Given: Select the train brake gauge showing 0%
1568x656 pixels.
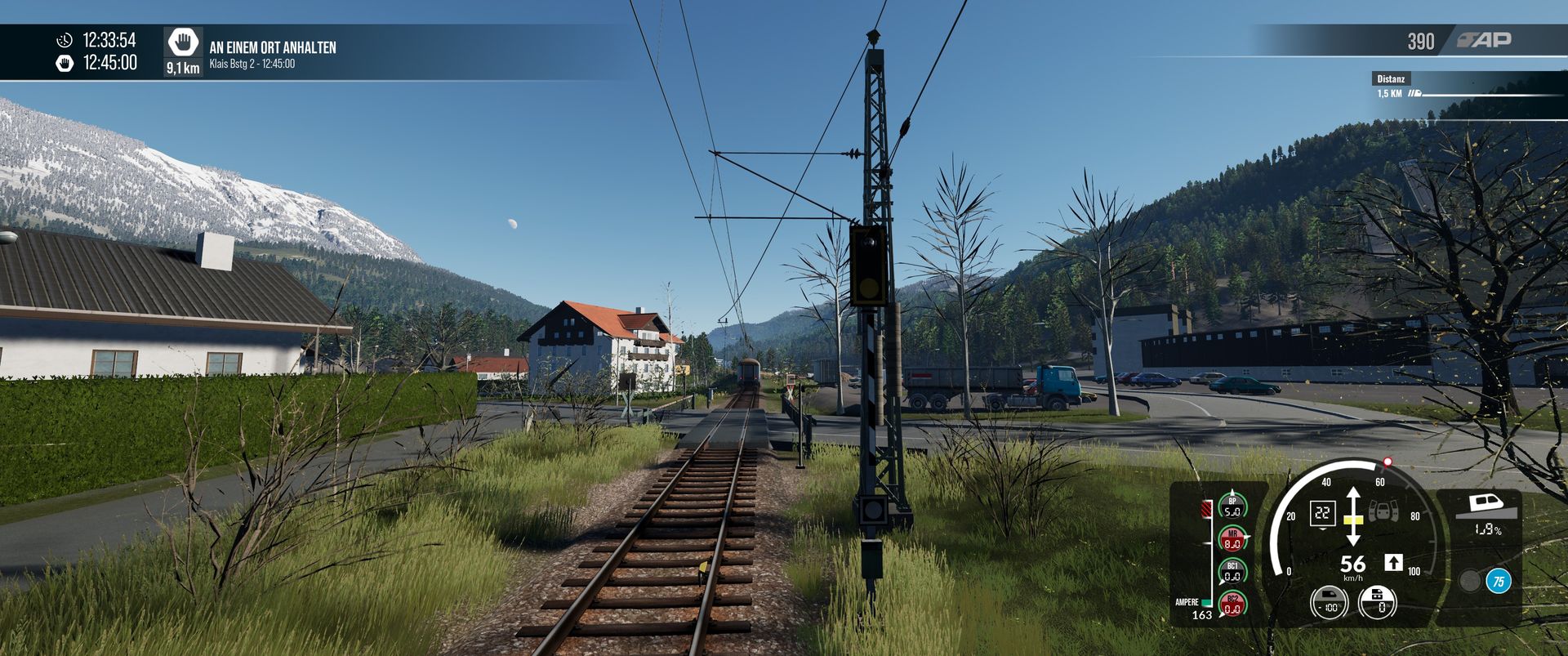Looking at the screenshot, I should [1378, 605].
